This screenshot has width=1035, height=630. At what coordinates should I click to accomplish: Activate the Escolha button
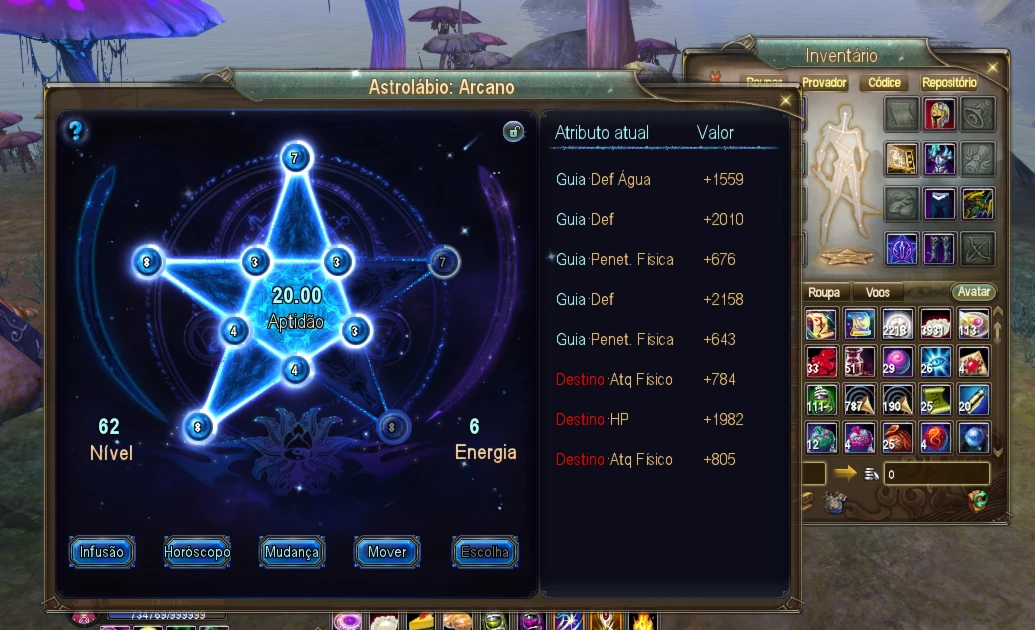(485, 552)
